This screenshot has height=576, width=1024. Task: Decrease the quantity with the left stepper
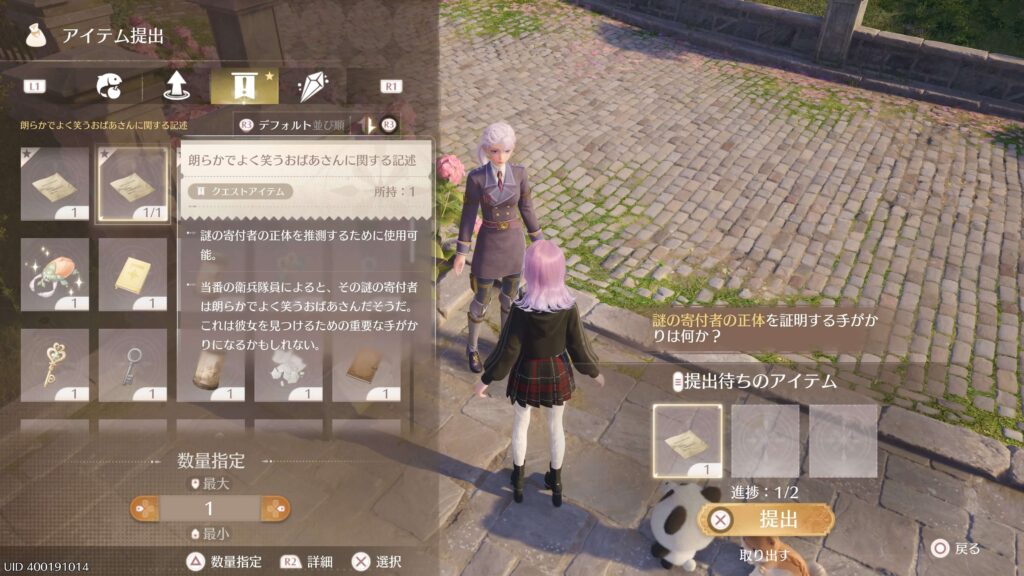point(146,509)
